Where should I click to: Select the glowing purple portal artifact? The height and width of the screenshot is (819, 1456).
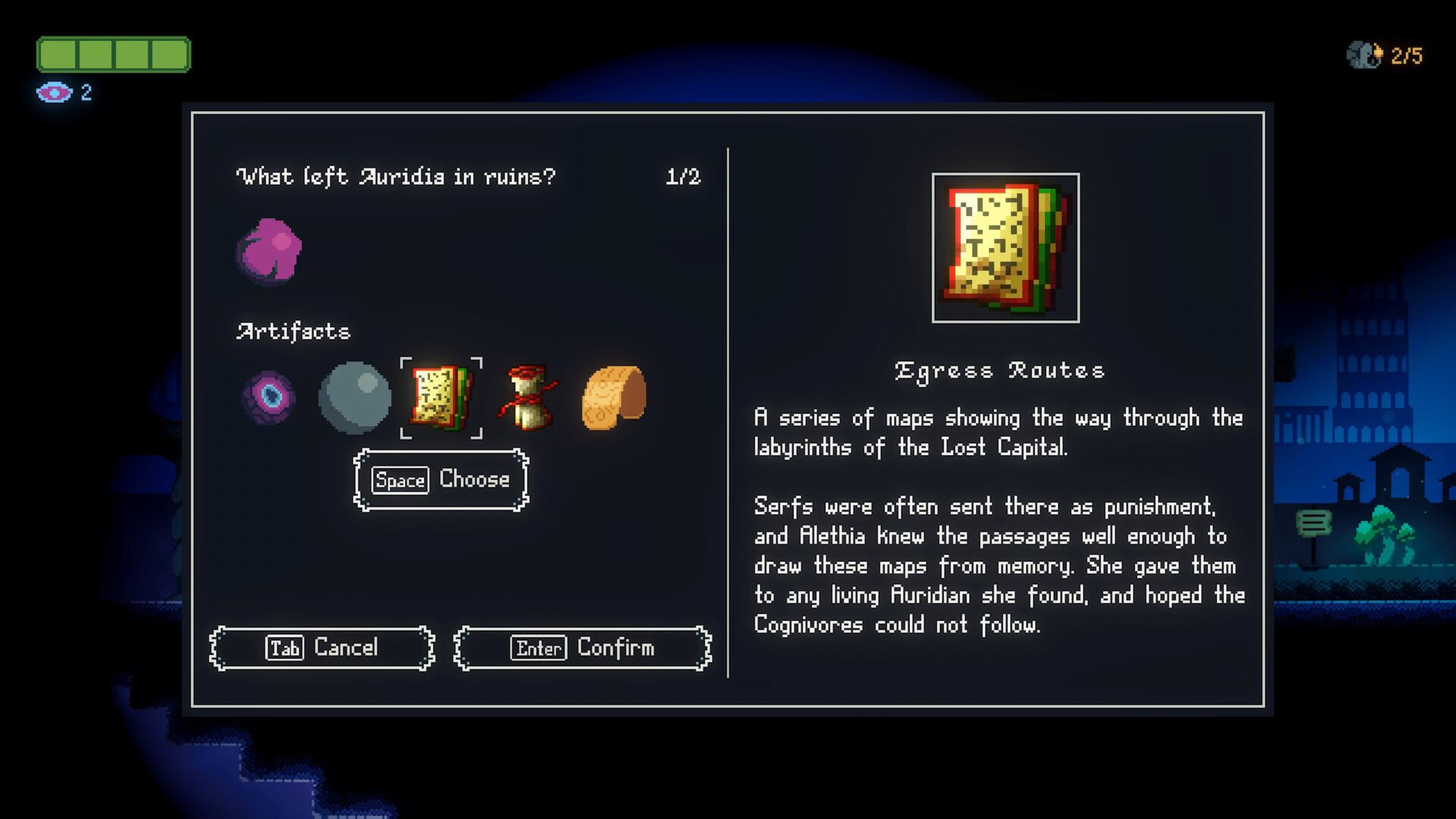point(269,397)
